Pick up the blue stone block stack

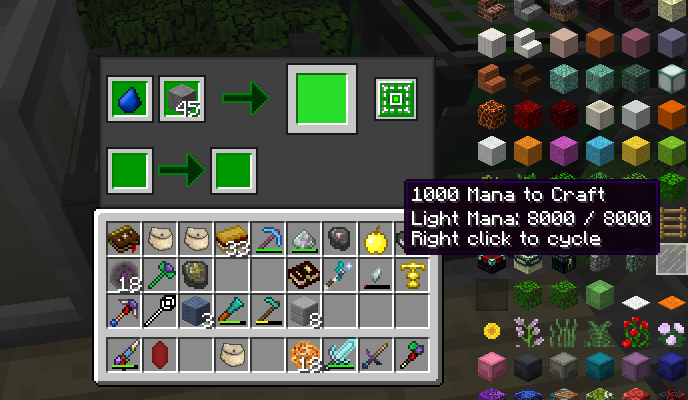coord(195,311)
